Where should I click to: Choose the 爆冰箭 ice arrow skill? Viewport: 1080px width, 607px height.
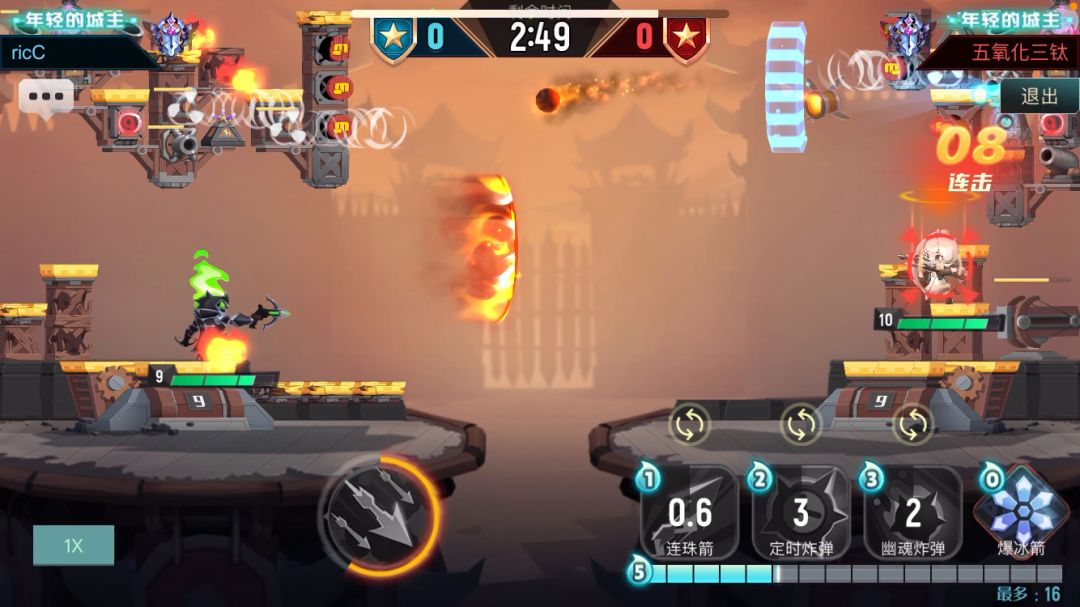tap(1022, 512)
